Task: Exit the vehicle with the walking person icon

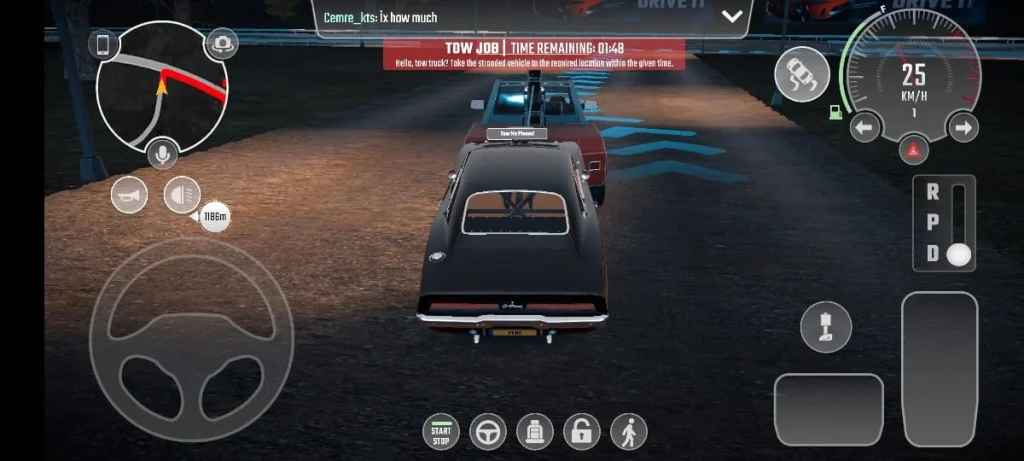Action: pyautogui.click(x=629, y=432)
